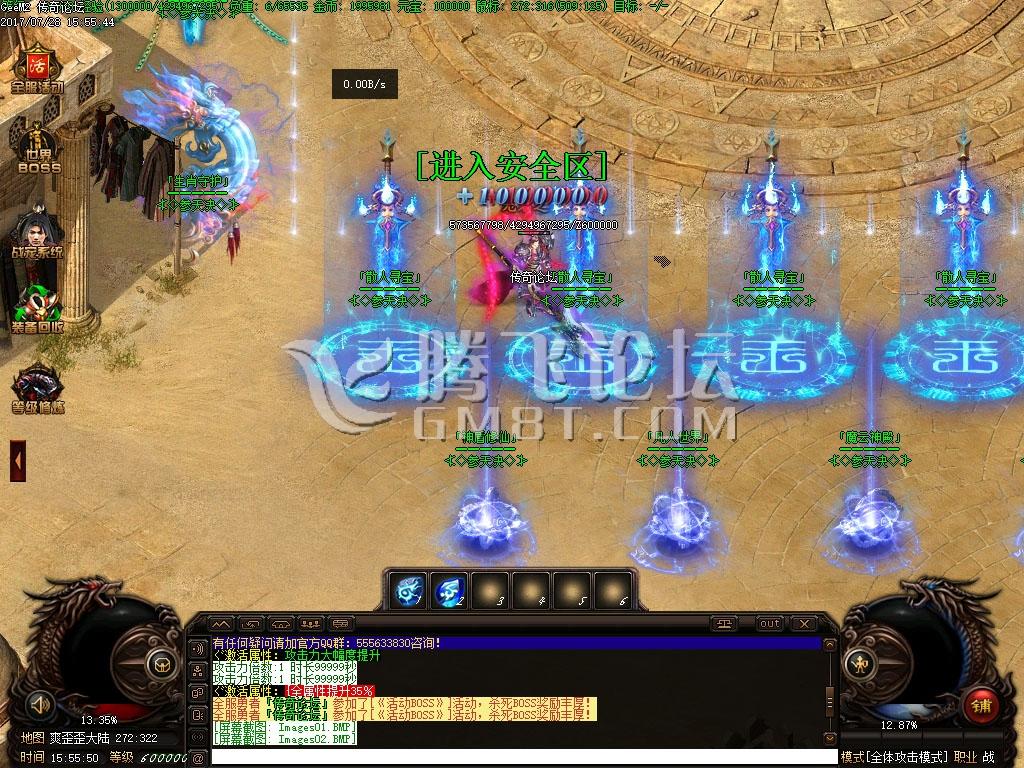This screenshot has height=768, width=1024.
Task: Collapse the left side icon panel arrow
Action: click(x=17, y=460)
